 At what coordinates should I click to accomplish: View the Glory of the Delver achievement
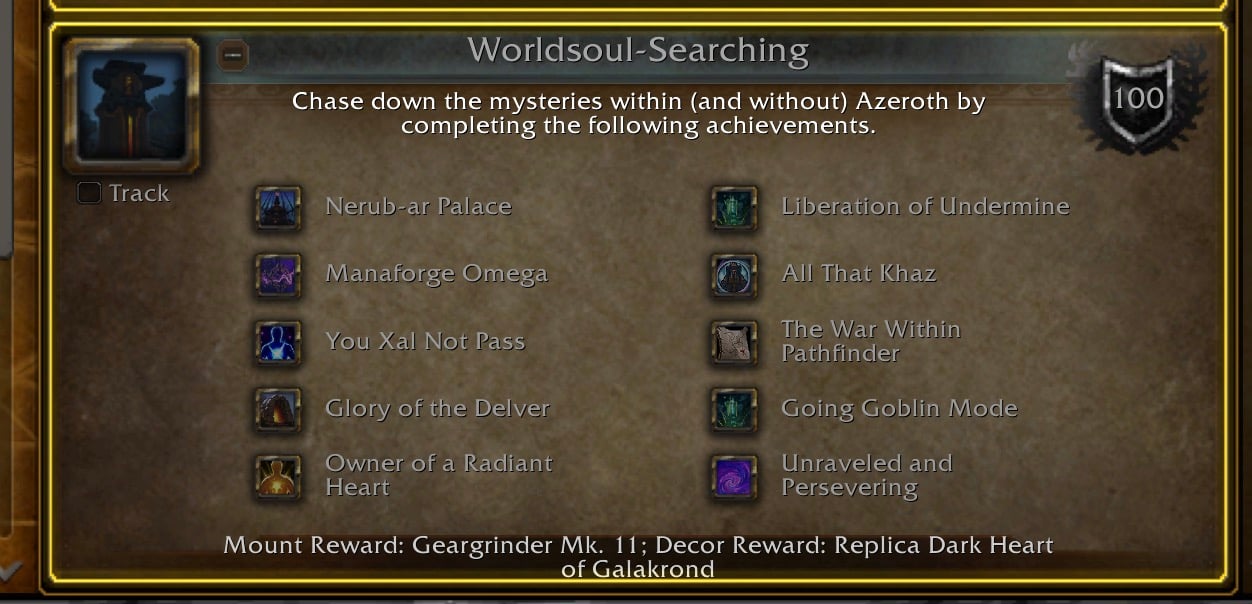pyautogui.click(x=437, y=408)
